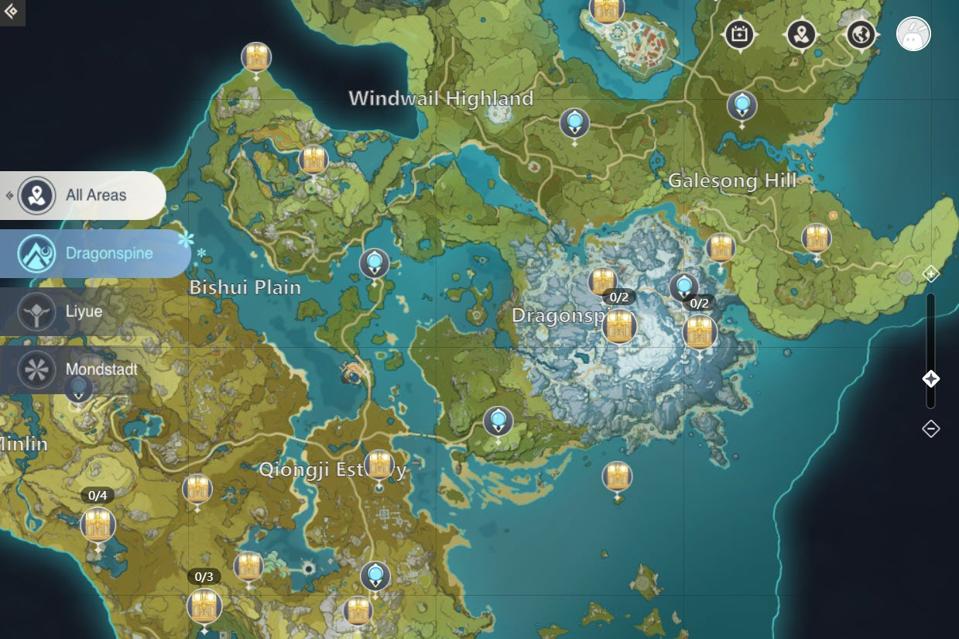
Task: Close the map with the top-left back arrow
Action: pos(11,11)
